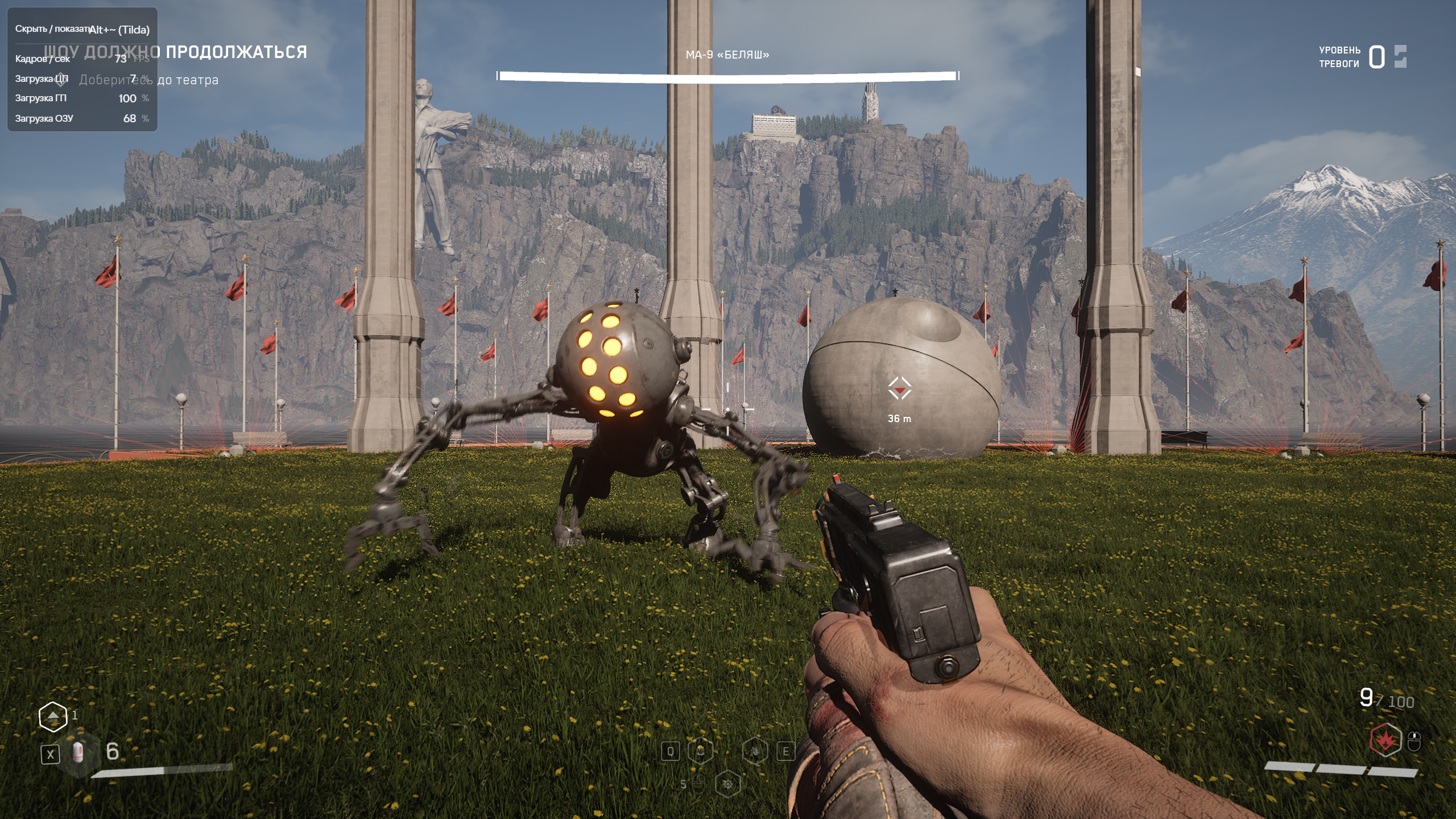Activate the ability hexagon beside Q
Image resolution: width=1456 pixels, height=819 pixels.
tap(700, 751)
